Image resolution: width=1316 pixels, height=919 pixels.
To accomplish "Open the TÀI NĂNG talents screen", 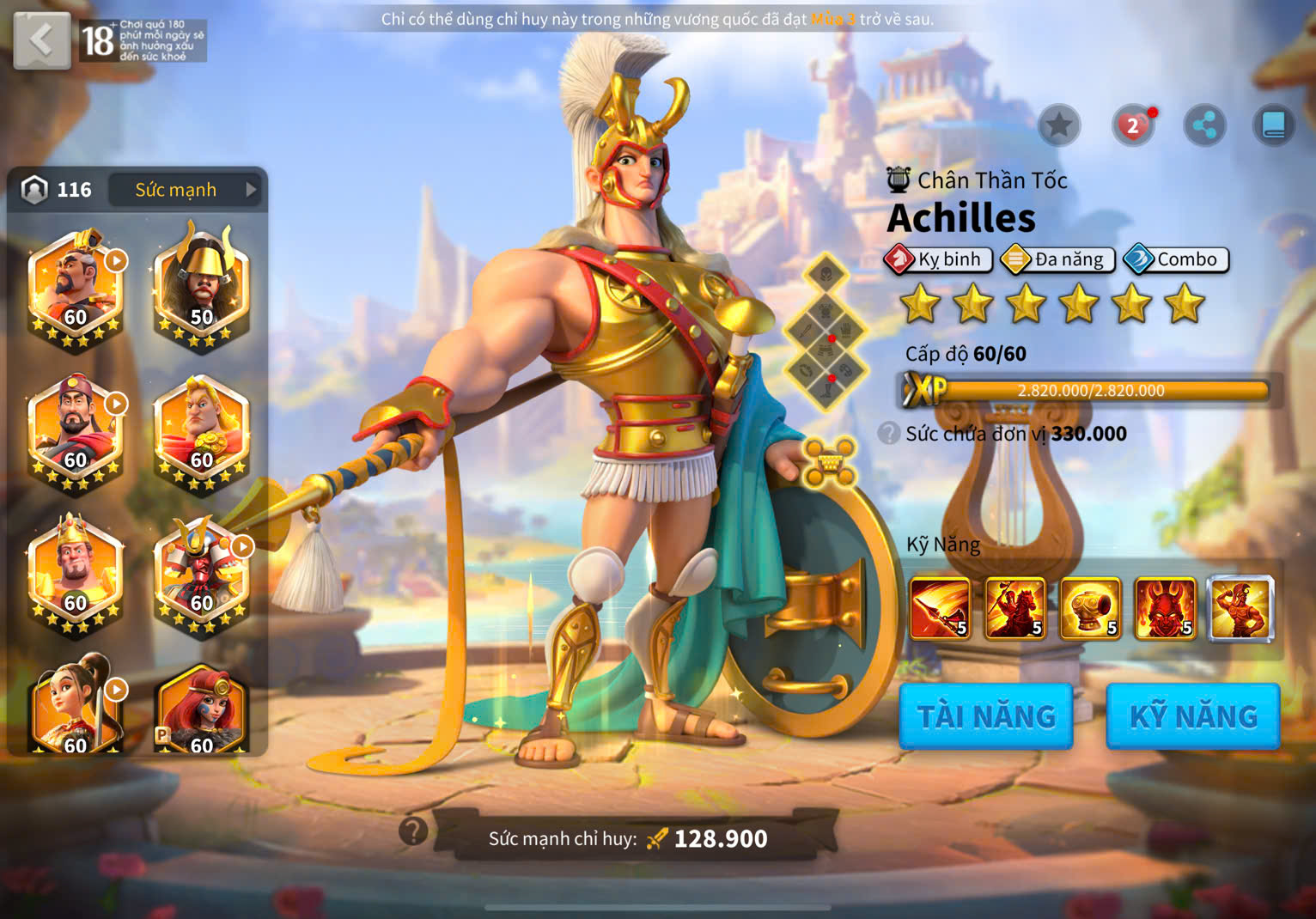I will pyautogui.click(x=986, y=716).
